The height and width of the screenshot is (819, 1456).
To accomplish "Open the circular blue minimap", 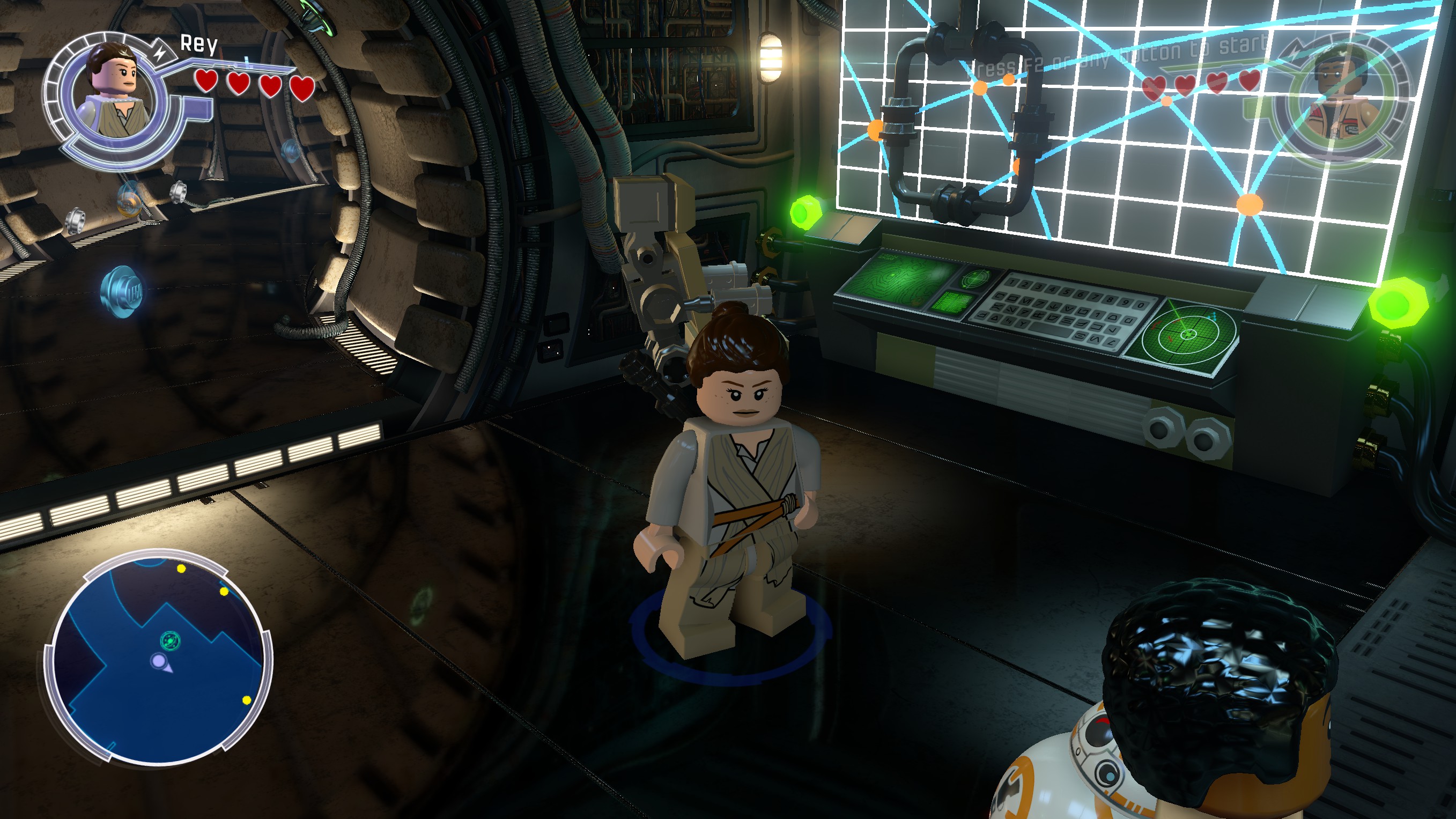I will (x=159, y=659).
